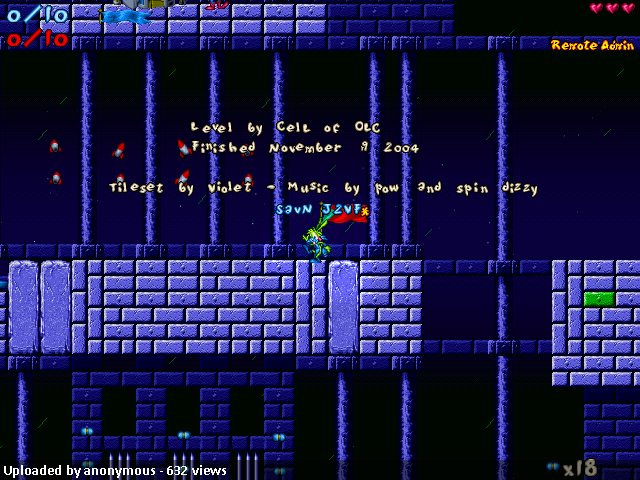
Task: Click the Remote Admin label
Action: [592, 45]
